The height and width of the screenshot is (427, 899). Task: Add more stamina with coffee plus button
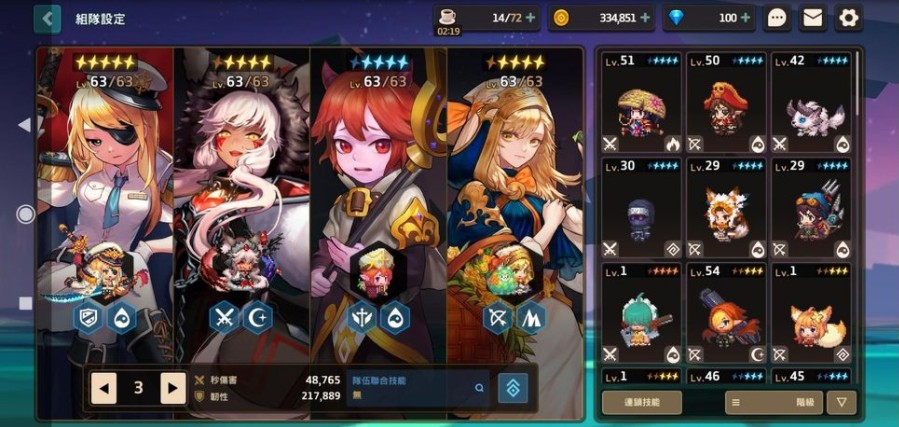(530, 18)
